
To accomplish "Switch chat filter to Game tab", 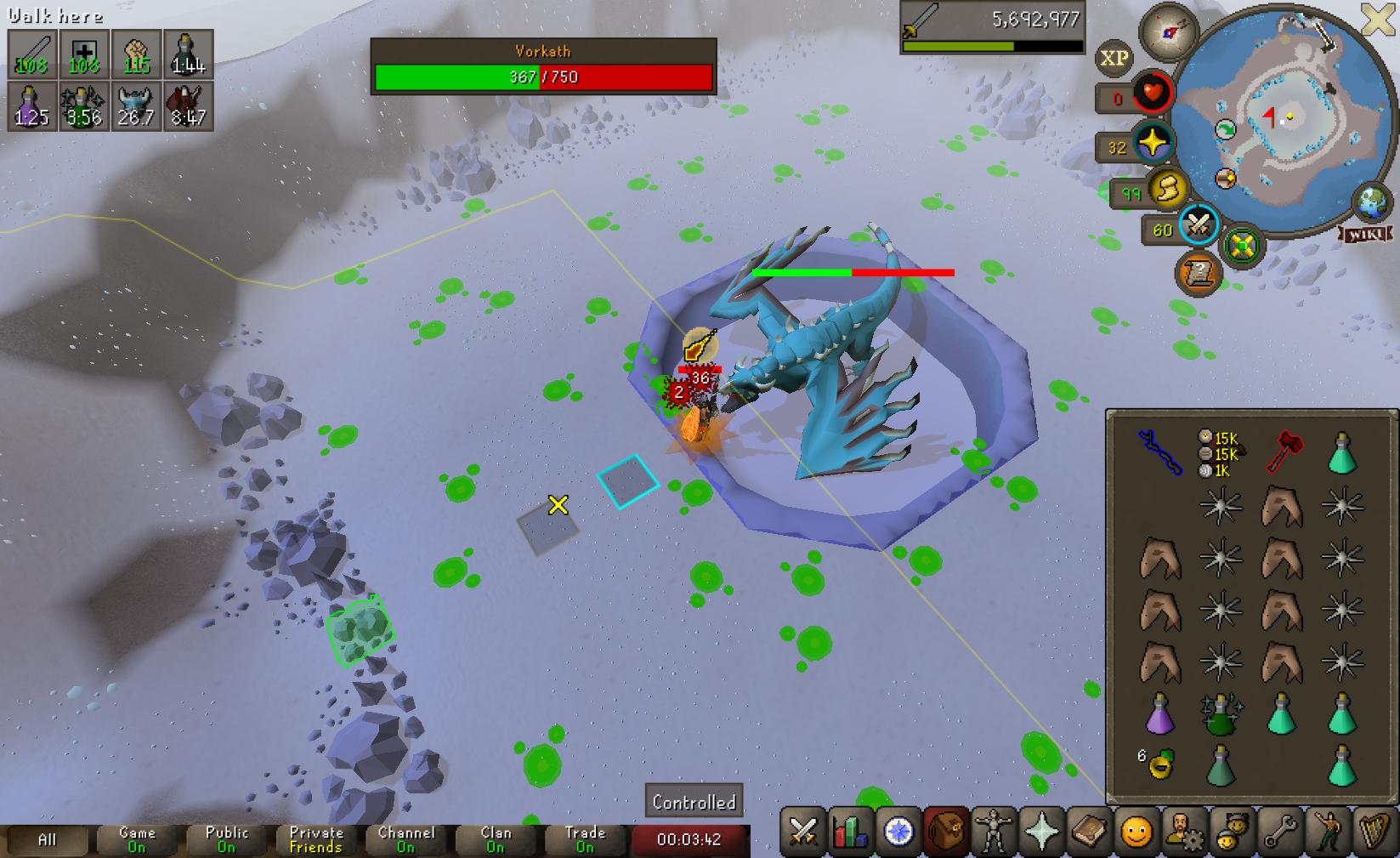I will tap(137, 839).
